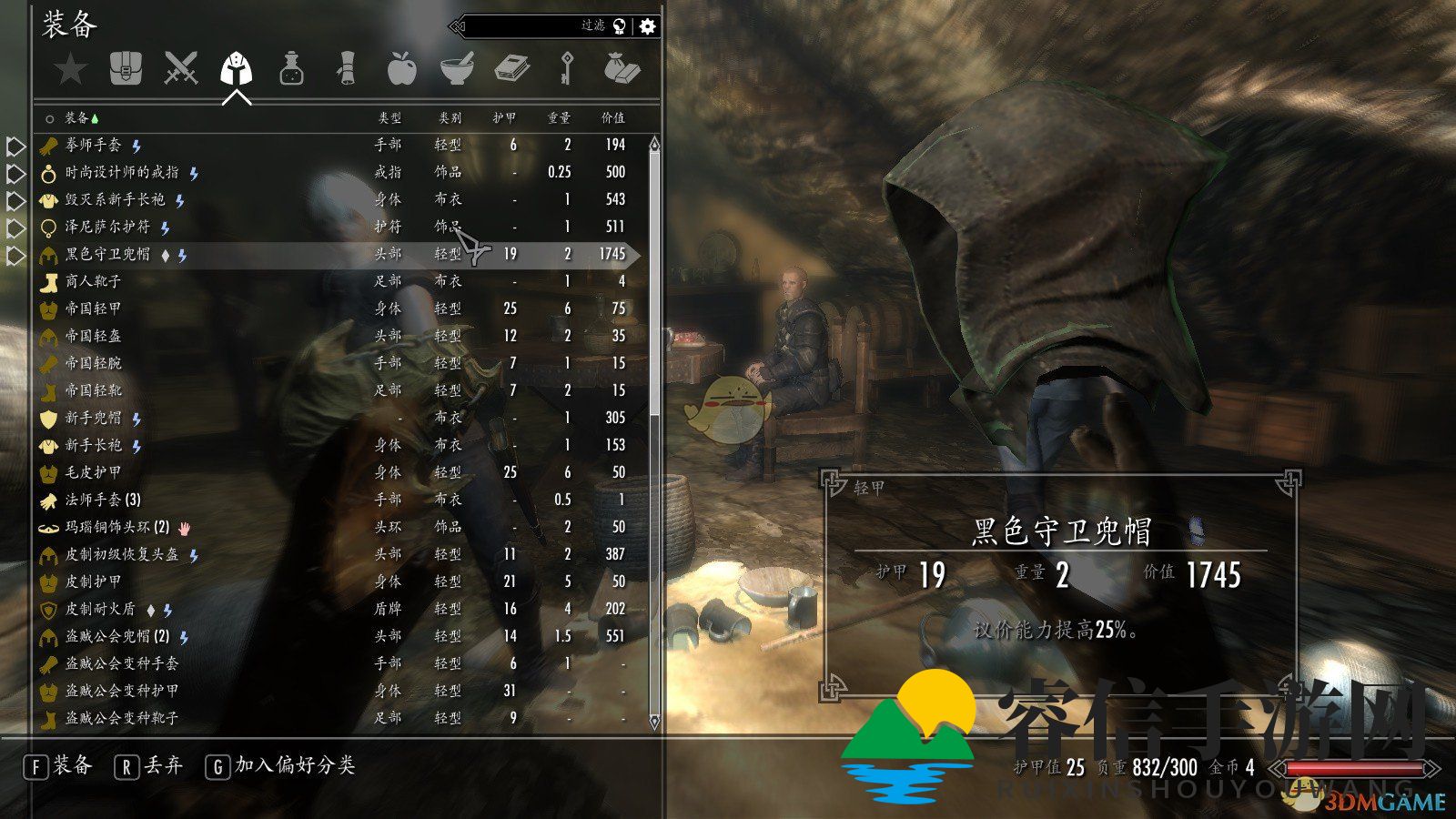Screen dimensions: 1456x819
Task: Switch to the keys category
Action: click(x=566, y=69)
